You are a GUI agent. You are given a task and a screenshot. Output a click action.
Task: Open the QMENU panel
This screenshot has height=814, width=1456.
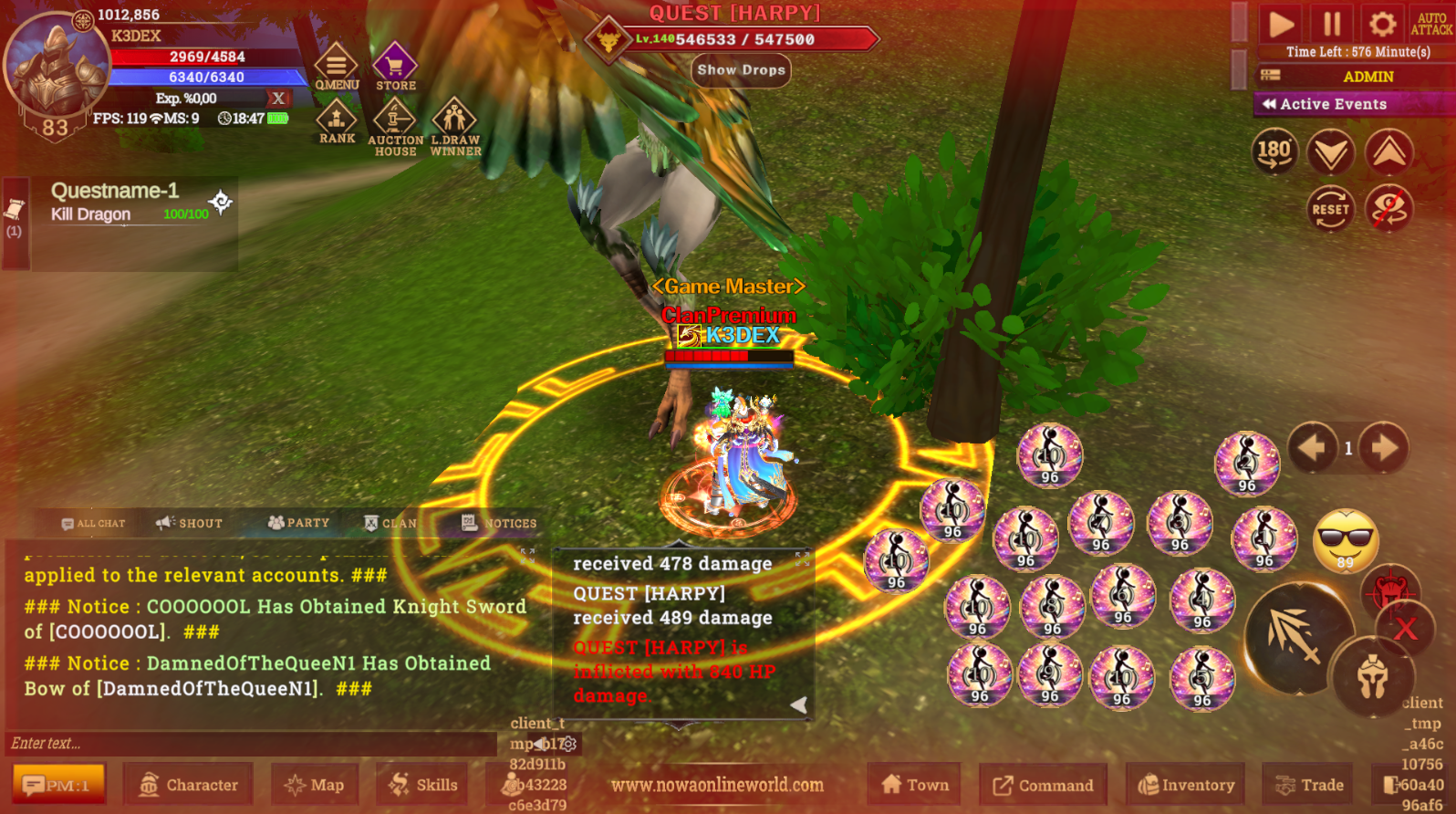point(335,66)
